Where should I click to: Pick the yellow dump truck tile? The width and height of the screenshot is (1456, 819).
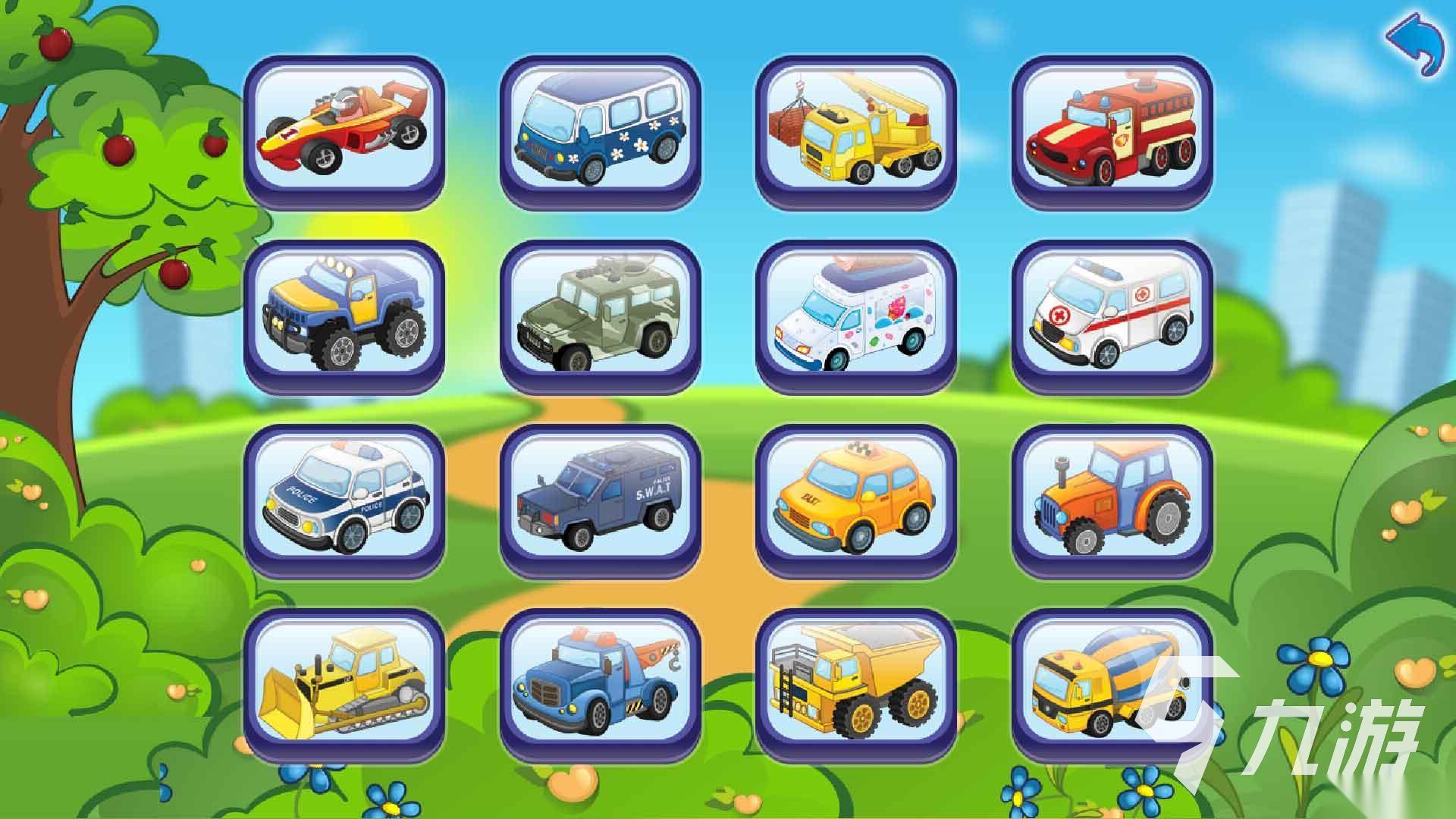[x=855, y=681]
